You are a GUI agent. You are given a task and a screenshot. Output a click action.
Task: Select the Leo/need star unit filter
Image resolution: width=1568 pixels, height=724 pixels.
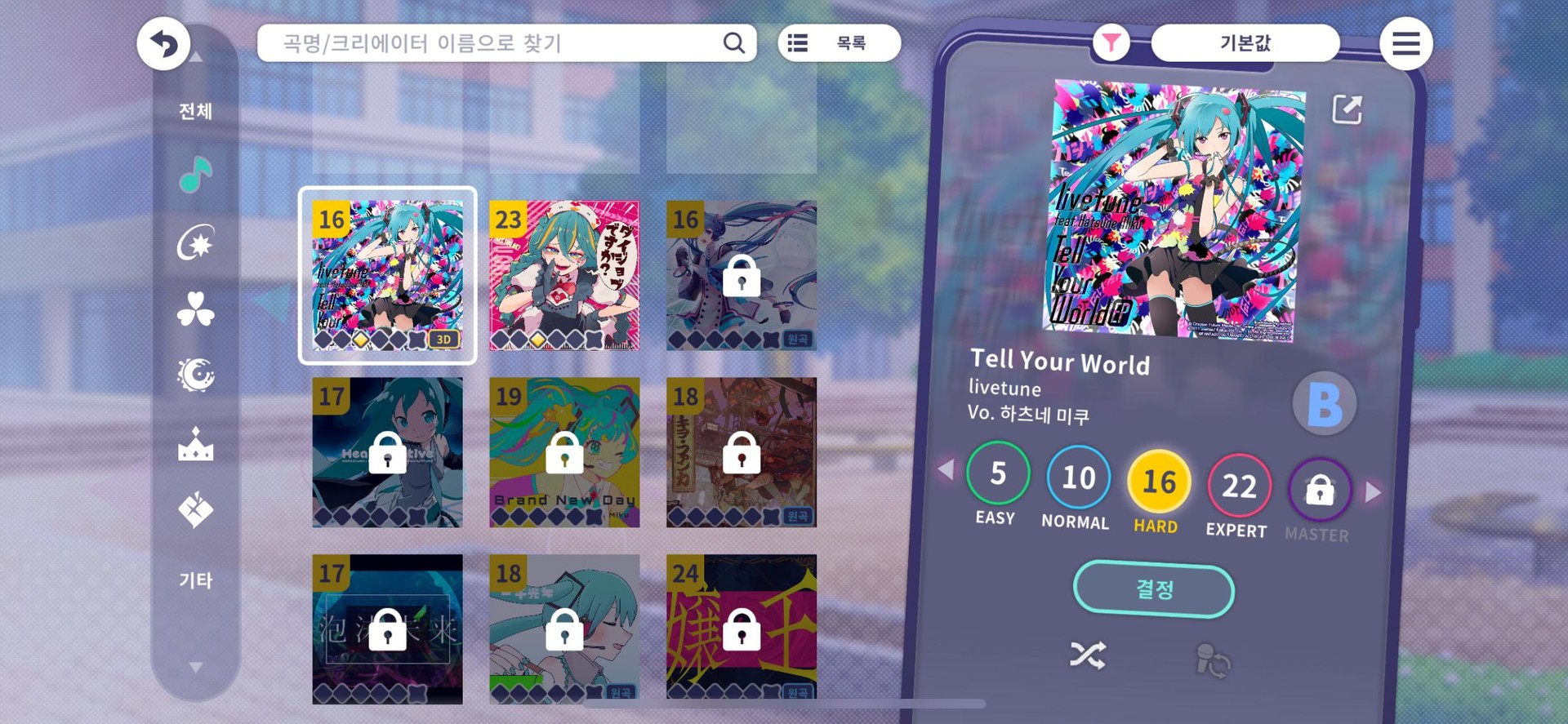[x=194, y=242]
